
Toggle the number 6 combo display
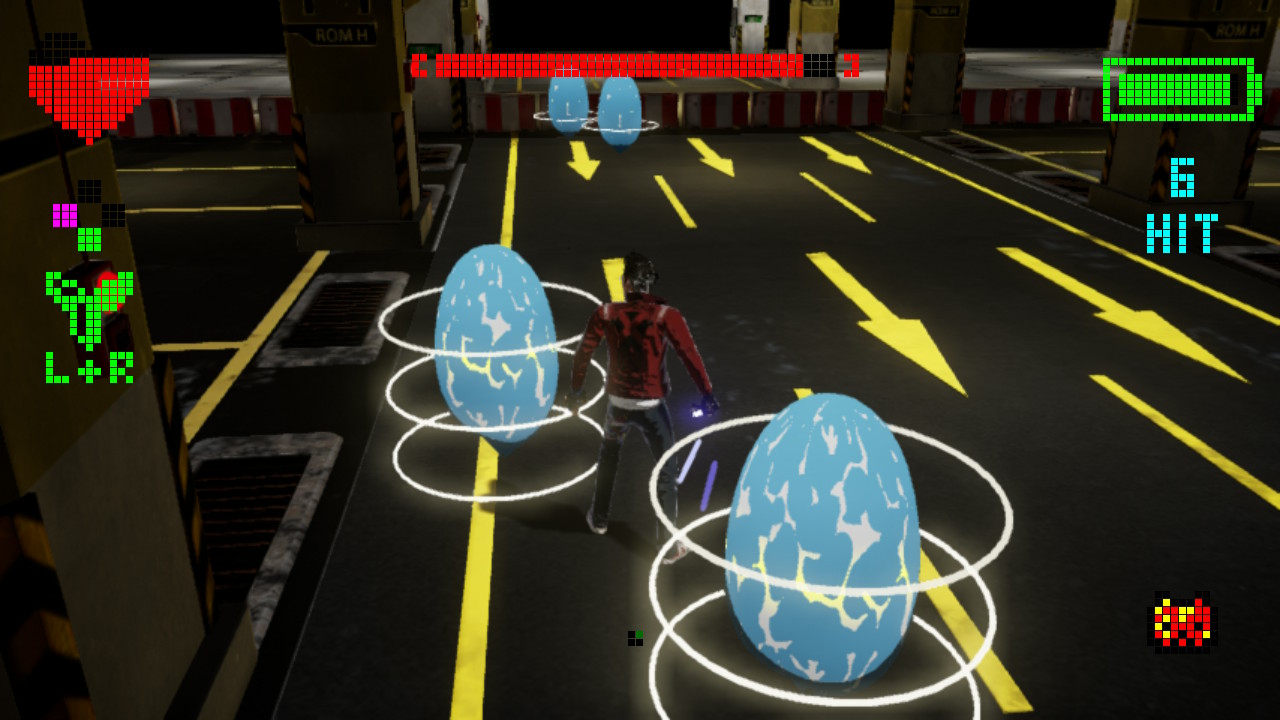[1182, 175]
